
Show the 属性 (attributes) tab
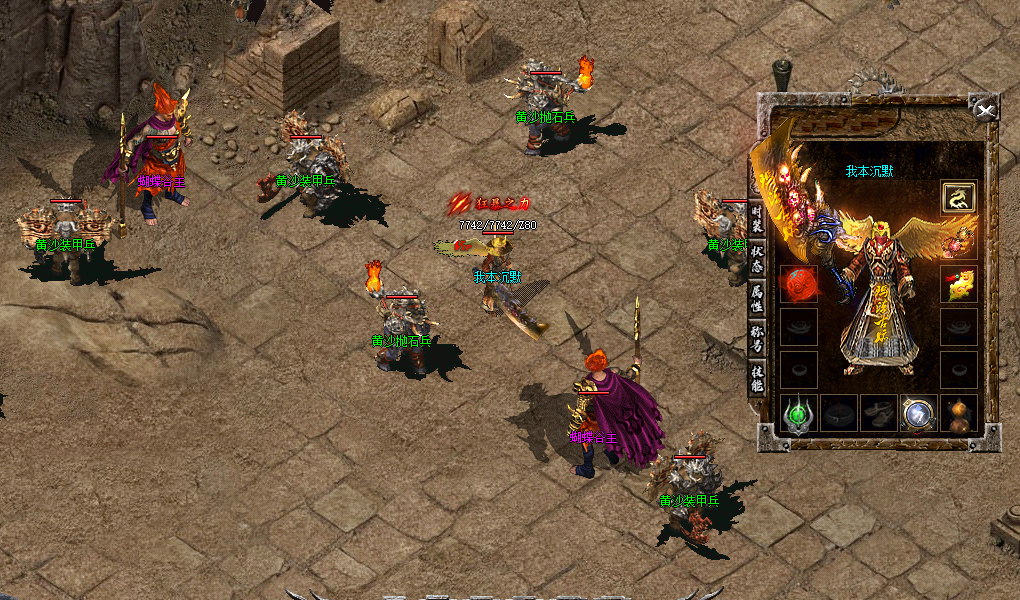click(757, 296)
